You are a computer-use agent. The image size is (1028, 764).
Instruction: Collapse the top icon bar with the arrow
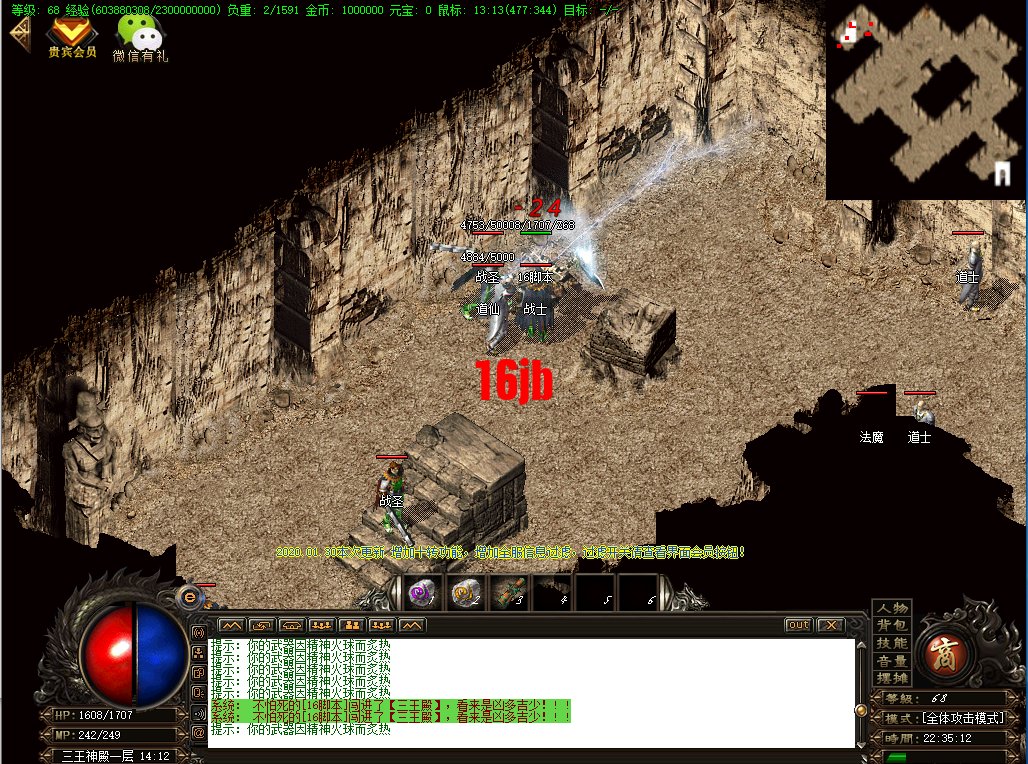pyautogui.click(x=18, y=32)
